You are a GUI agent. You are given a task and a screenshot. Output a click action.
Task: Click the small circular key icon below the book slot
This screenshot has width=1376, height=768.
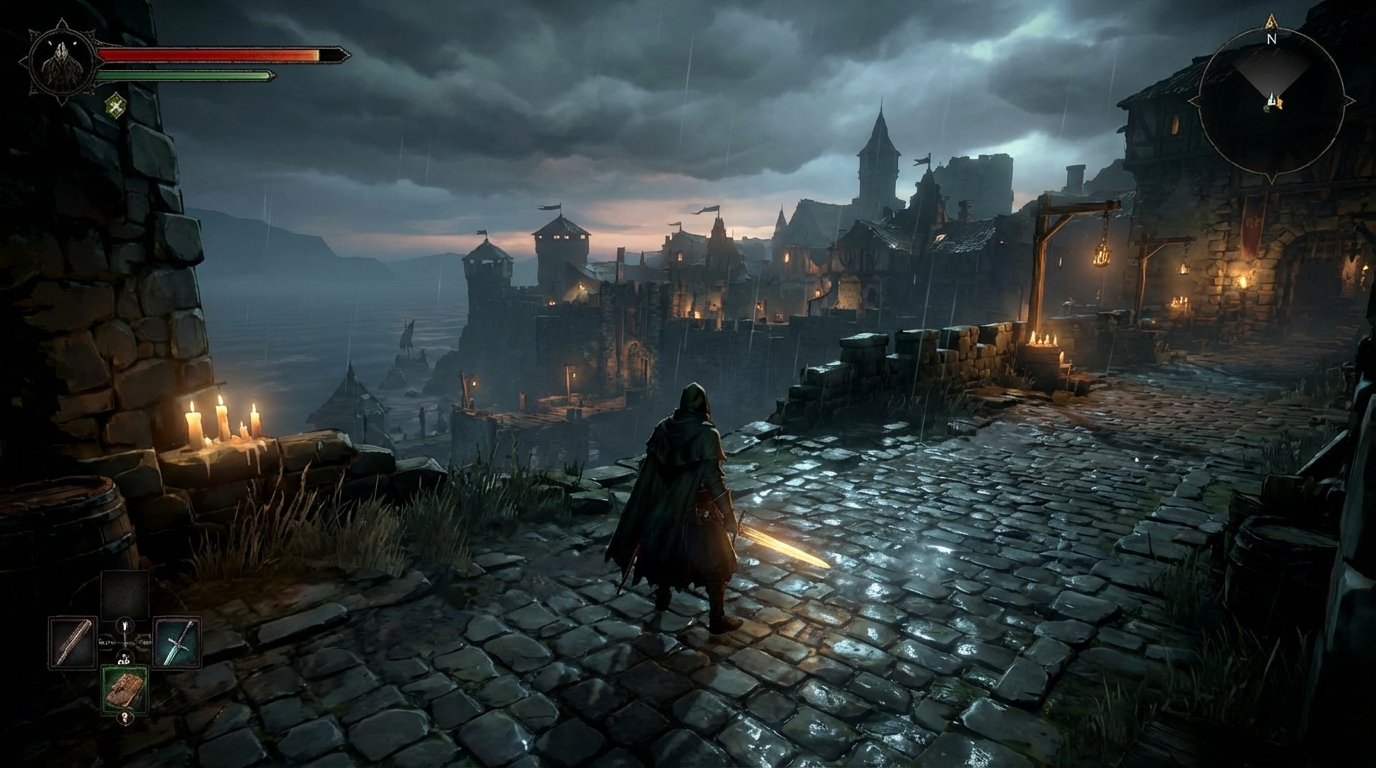pyautogui.click(x=125, y=716)
